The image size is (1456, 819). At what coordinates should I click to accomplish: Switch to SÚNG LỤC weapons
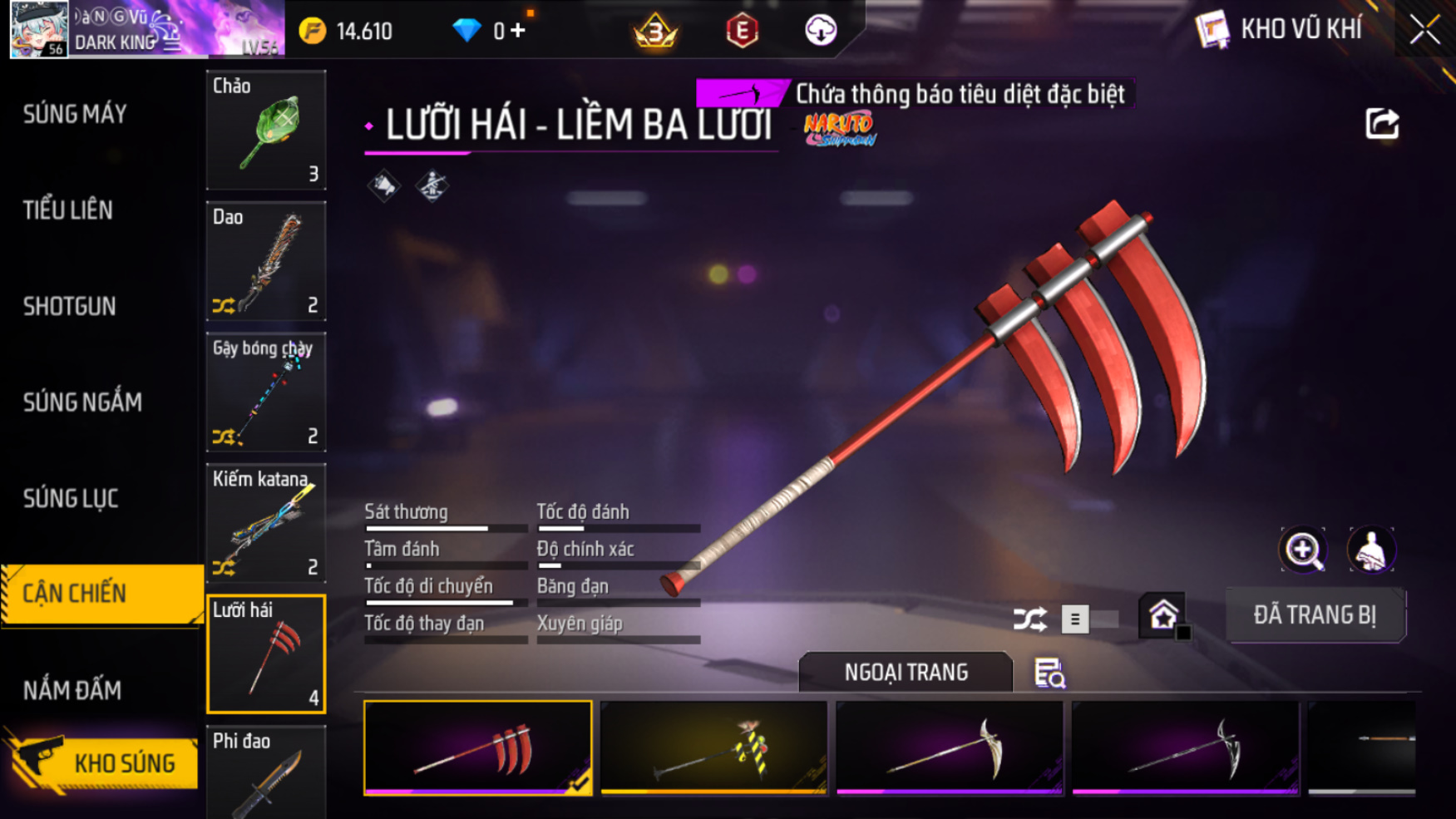tap(71, 498)
